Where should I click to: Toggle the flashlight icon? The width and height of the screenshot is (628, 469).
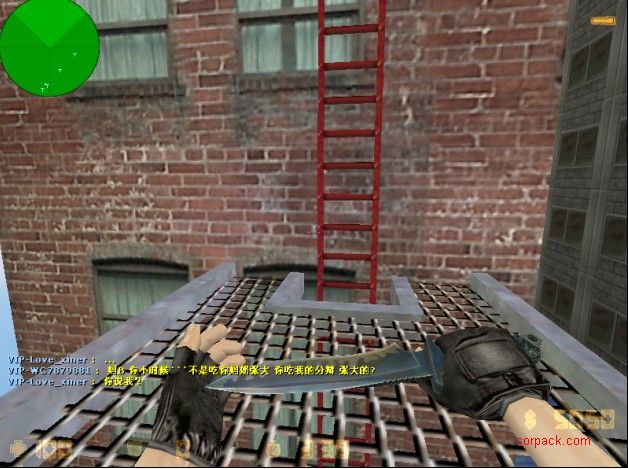603,20
